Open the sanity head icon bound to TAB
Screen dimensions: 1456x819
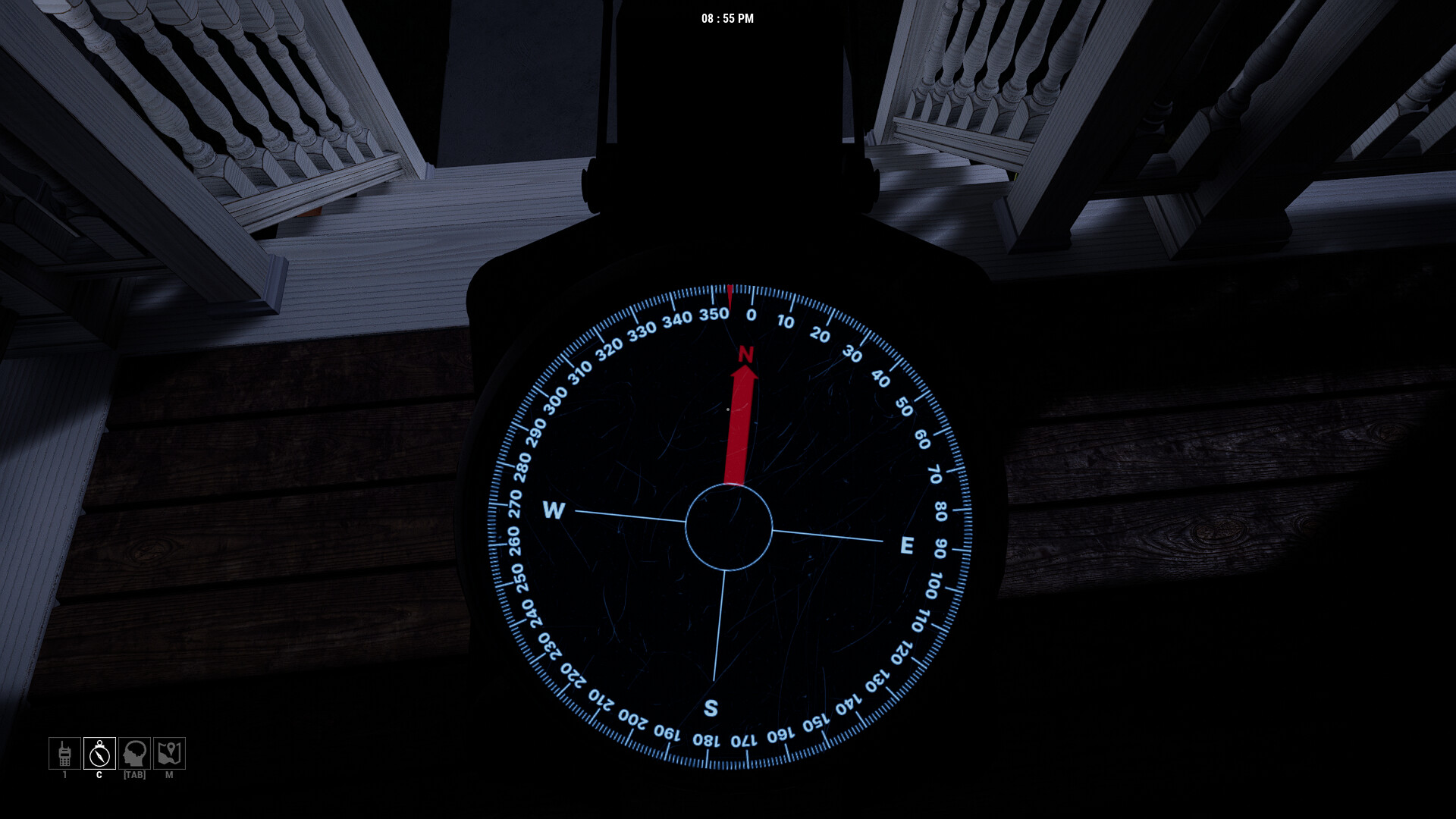click(133, 754)
